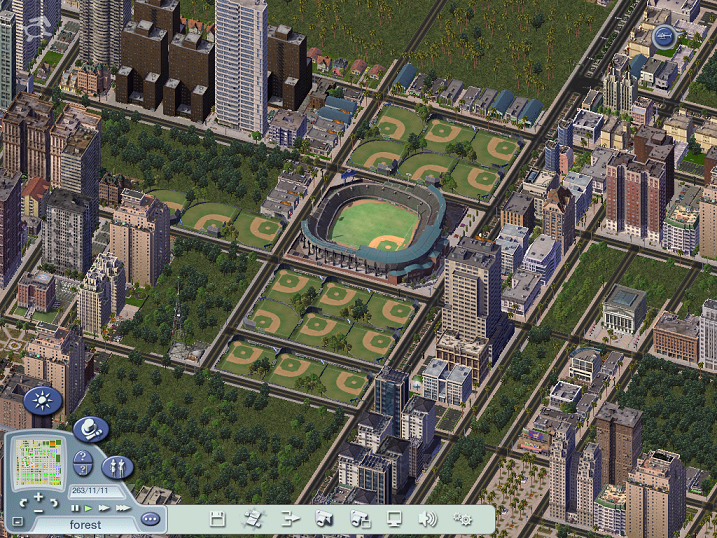The width and height of the screenshot is (717, 538).
Task: Open the three-dots options button
Action: (x=150, y=519)
